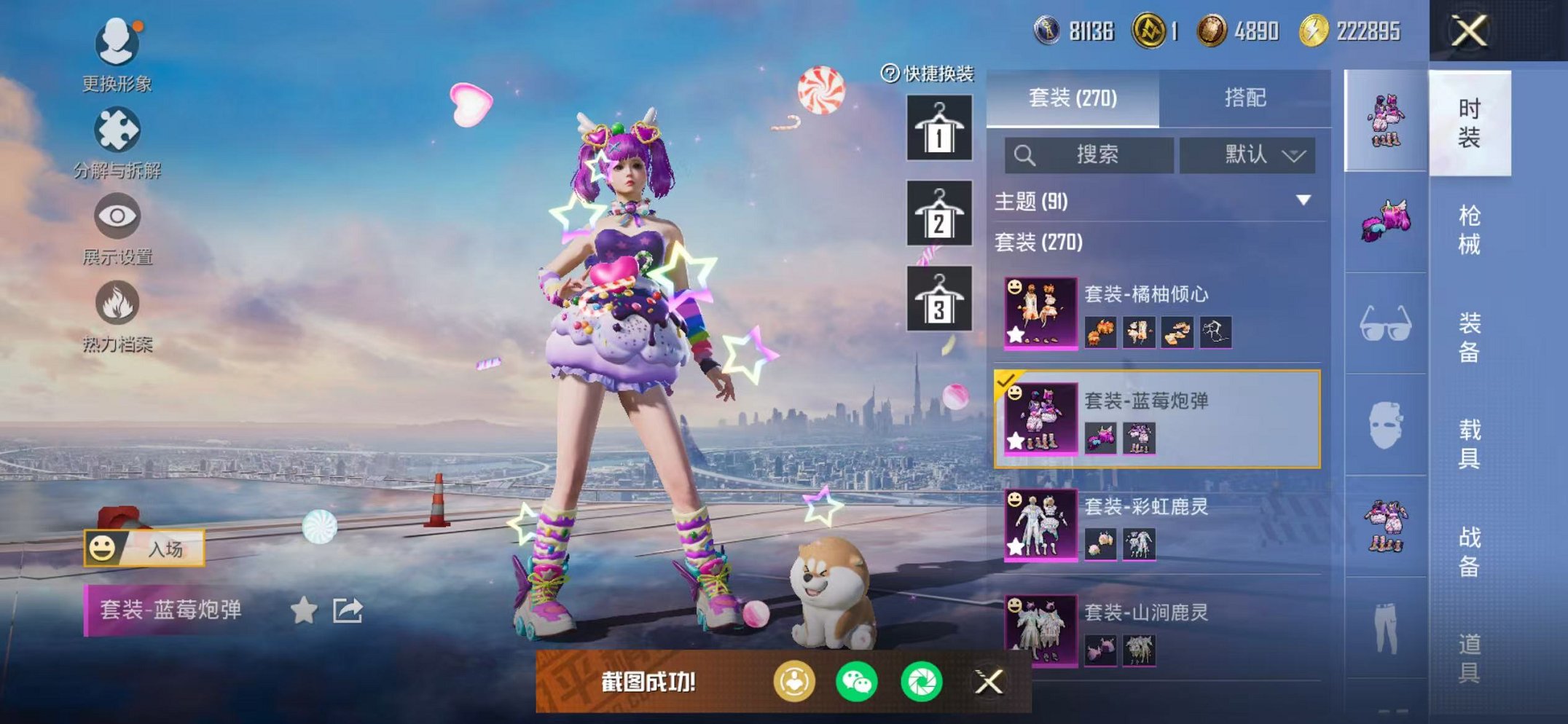Favorite the outfit with star icon

point(304,610)
